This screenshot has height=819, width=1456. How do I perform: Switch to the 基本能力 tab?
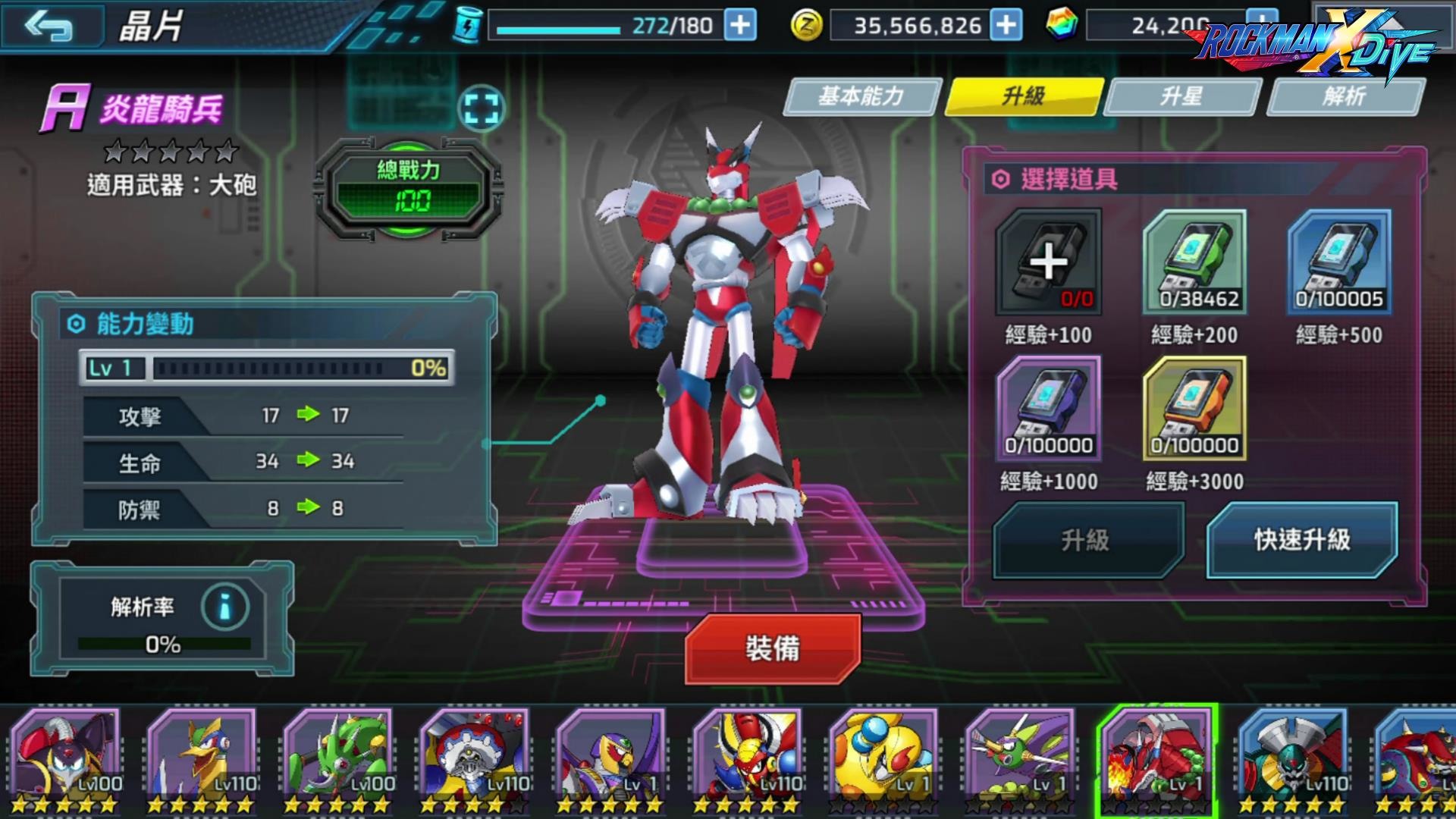click(864, 97)
